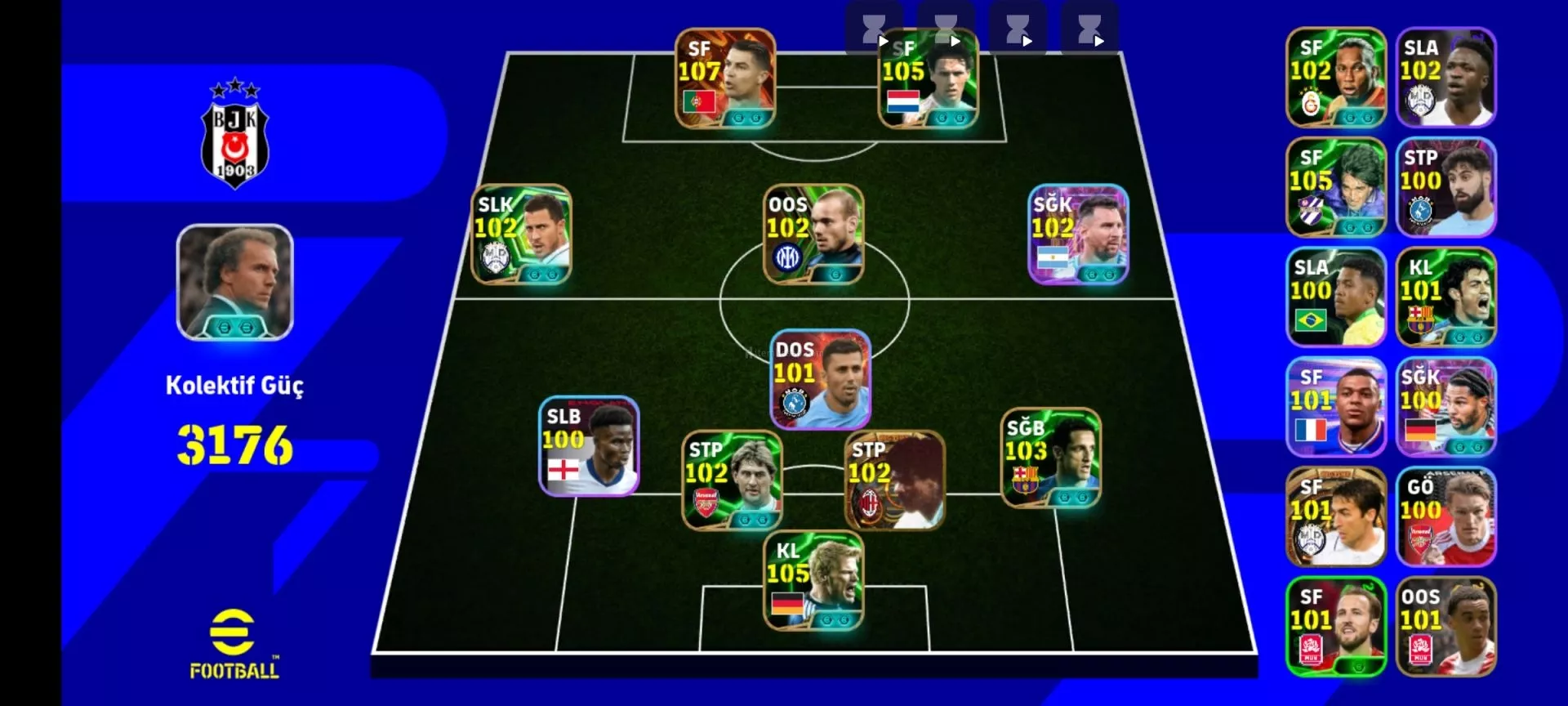Open the manager portrait card

pyautogui.click(x=235, y=282)
